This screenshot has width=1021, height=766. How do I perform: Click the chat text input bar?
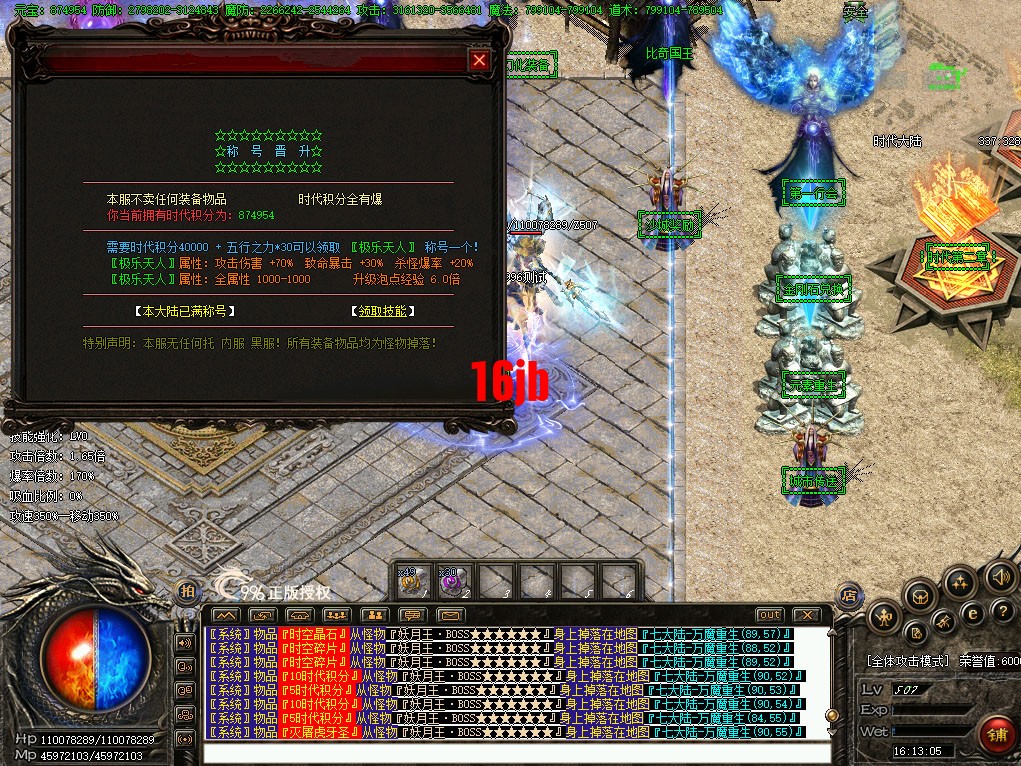515,753
